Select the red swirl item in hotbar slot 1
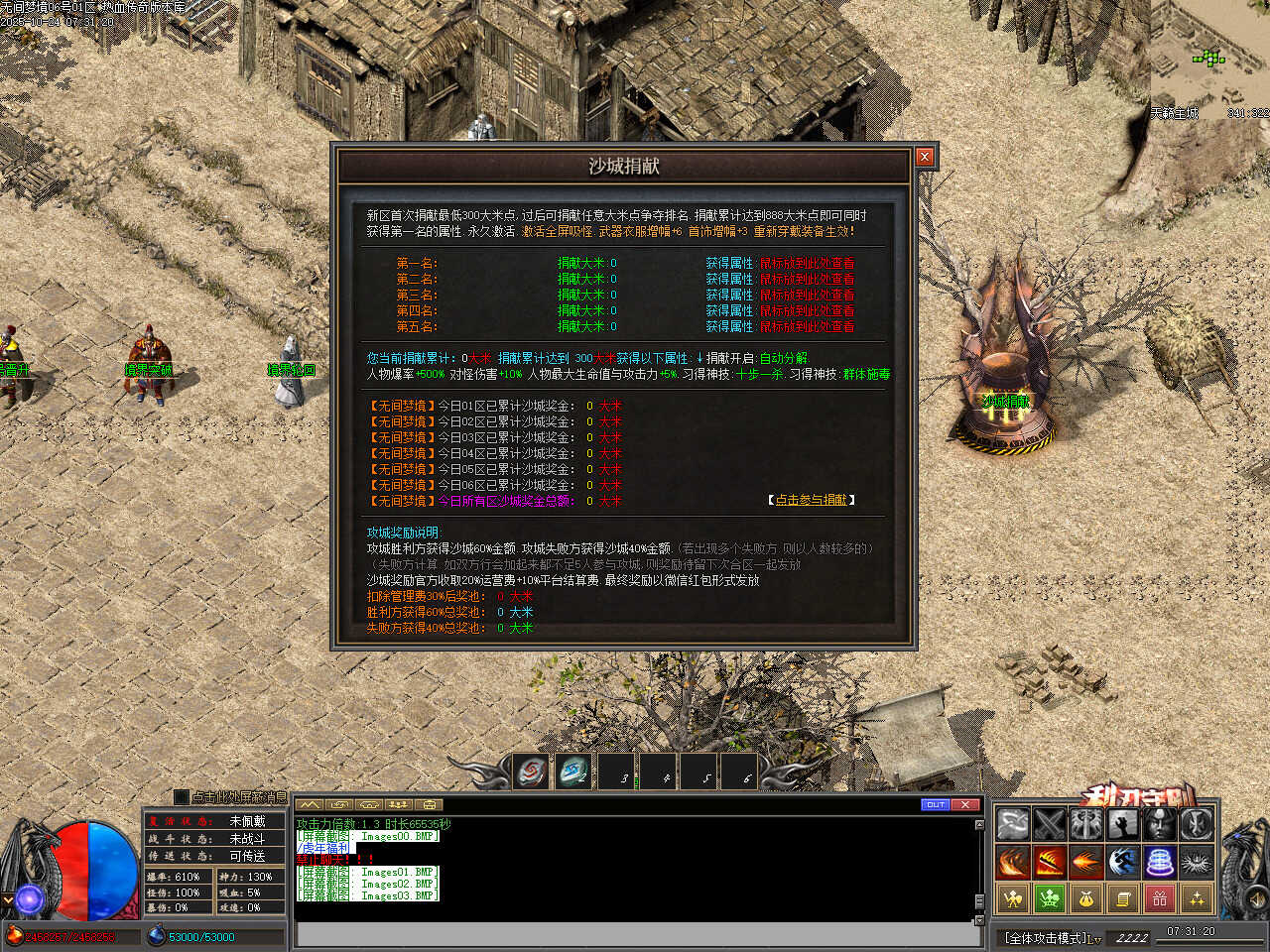The width and height of the screenshot is (1270, 952). [x=531, y=772]
